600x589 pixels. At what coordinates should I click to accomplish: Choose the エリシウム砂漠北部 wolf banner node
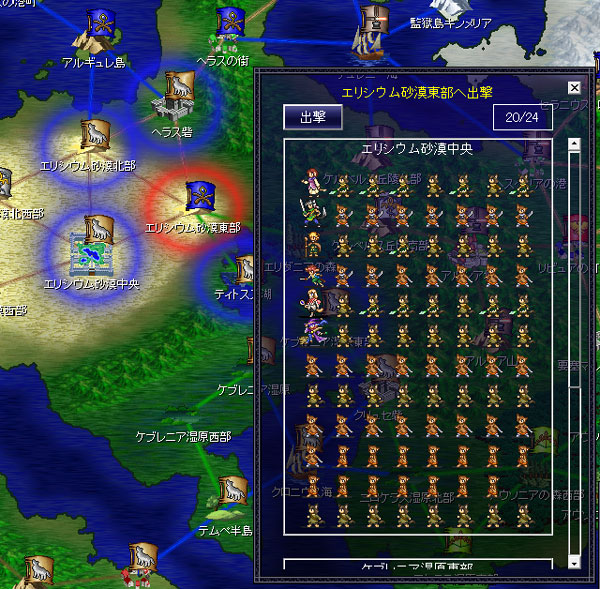click(x=93, y=138)
